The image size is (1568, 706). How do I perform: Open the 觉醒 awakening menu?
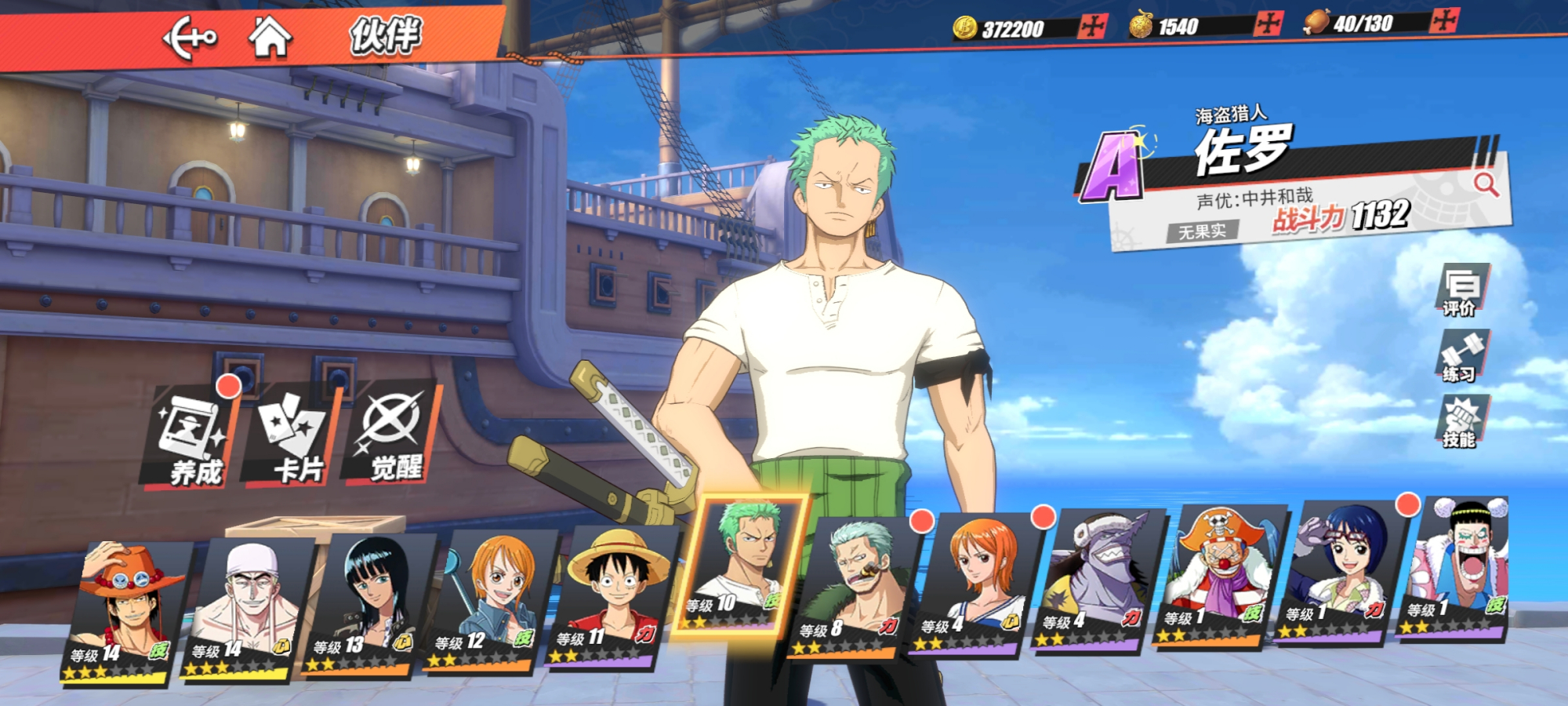click(392, 436)
